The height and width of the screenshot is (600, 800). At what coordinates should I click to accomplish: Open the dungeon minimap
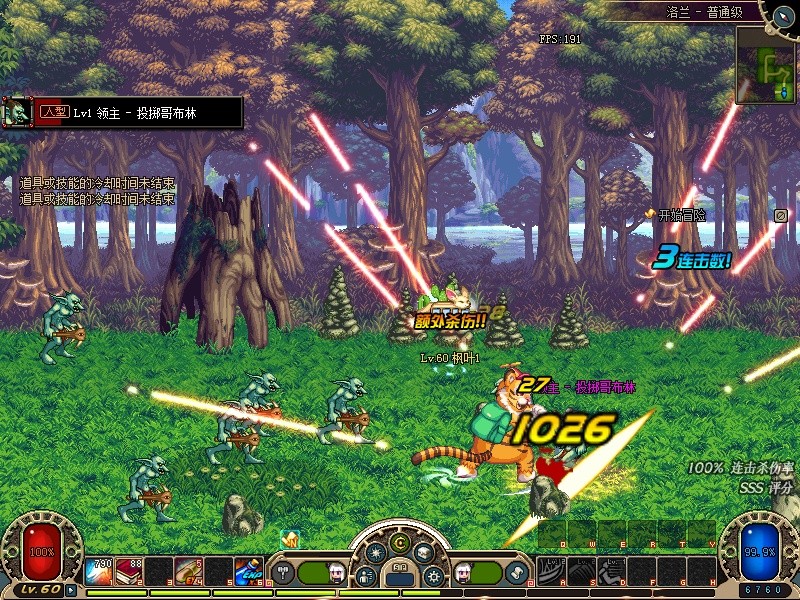(765, 66)
